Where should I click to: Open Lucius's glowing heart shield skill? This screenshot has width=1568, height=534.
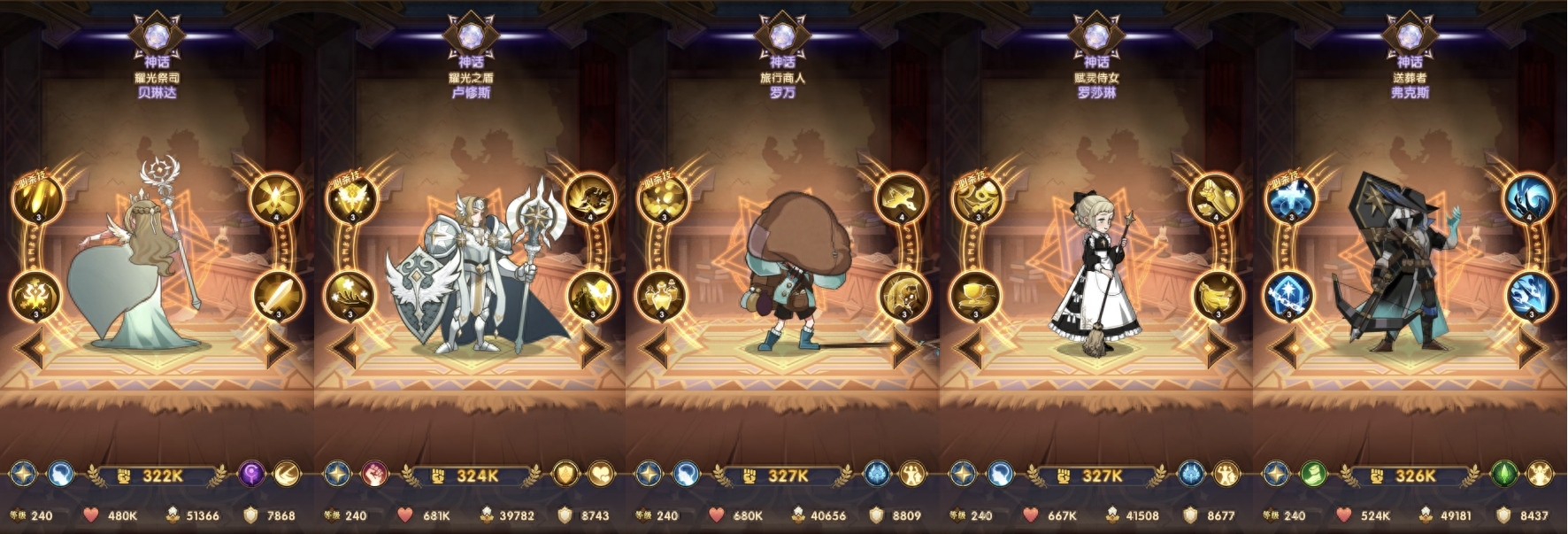pyautogui.click(x=591, y=296)
